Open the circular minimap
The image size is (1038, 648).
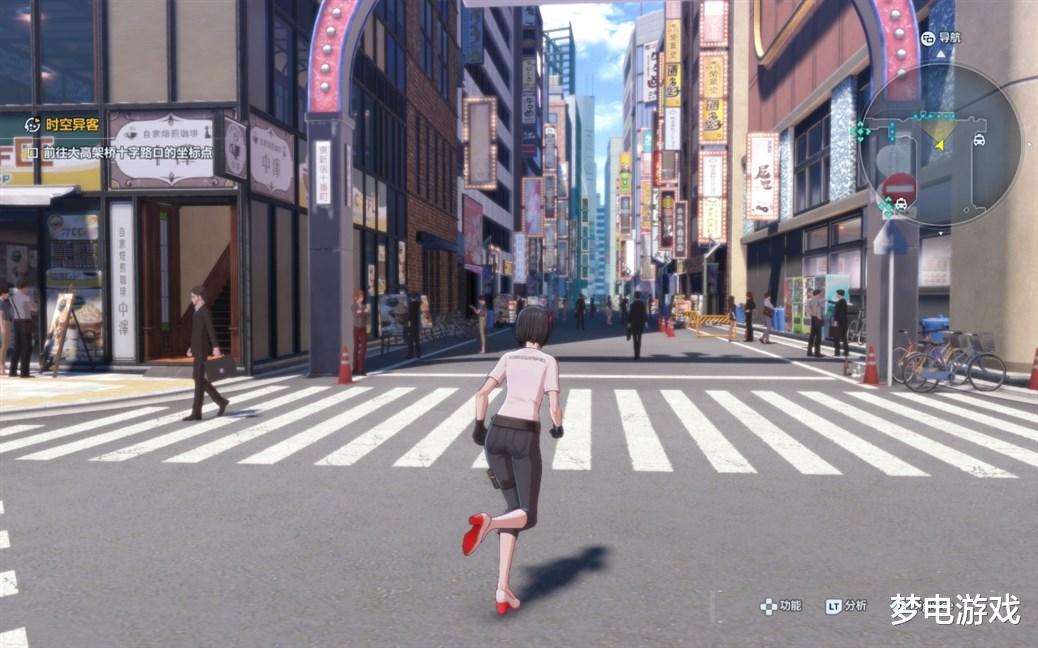pyautogui.click(x=940, y=144)
